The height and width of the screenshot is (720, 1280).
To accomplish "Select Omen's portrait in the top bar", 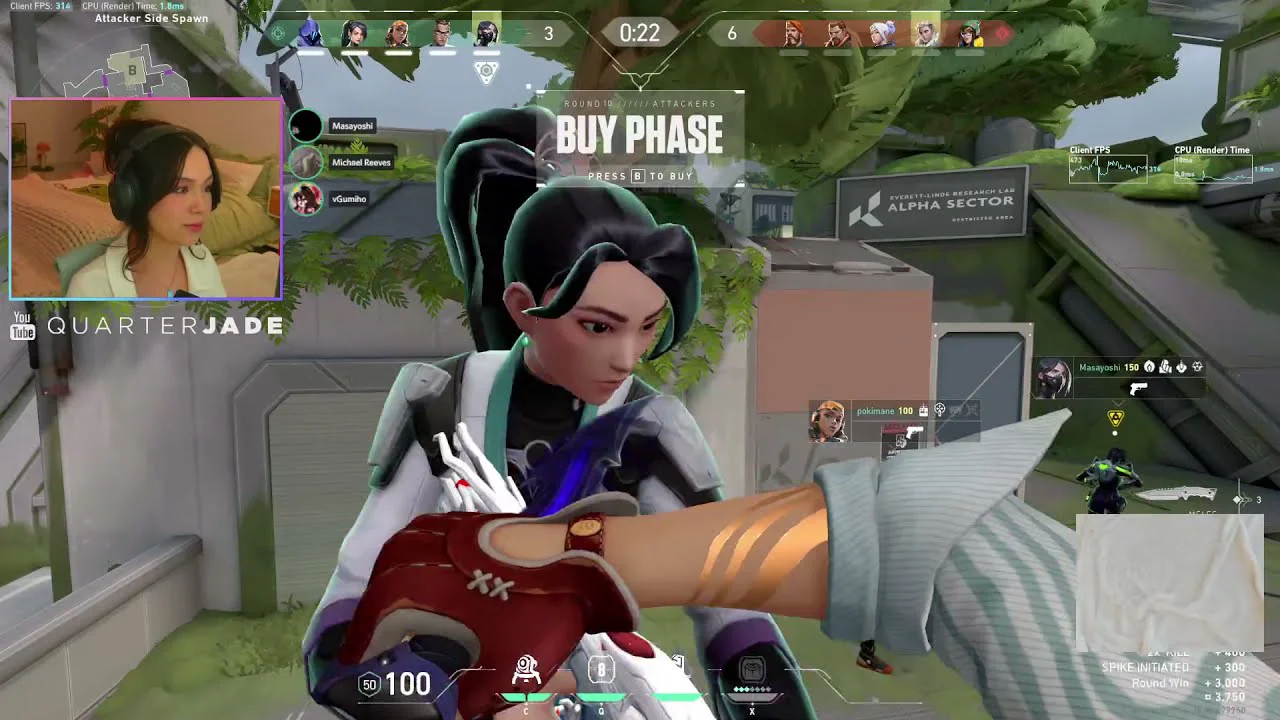I will (311, 34).
